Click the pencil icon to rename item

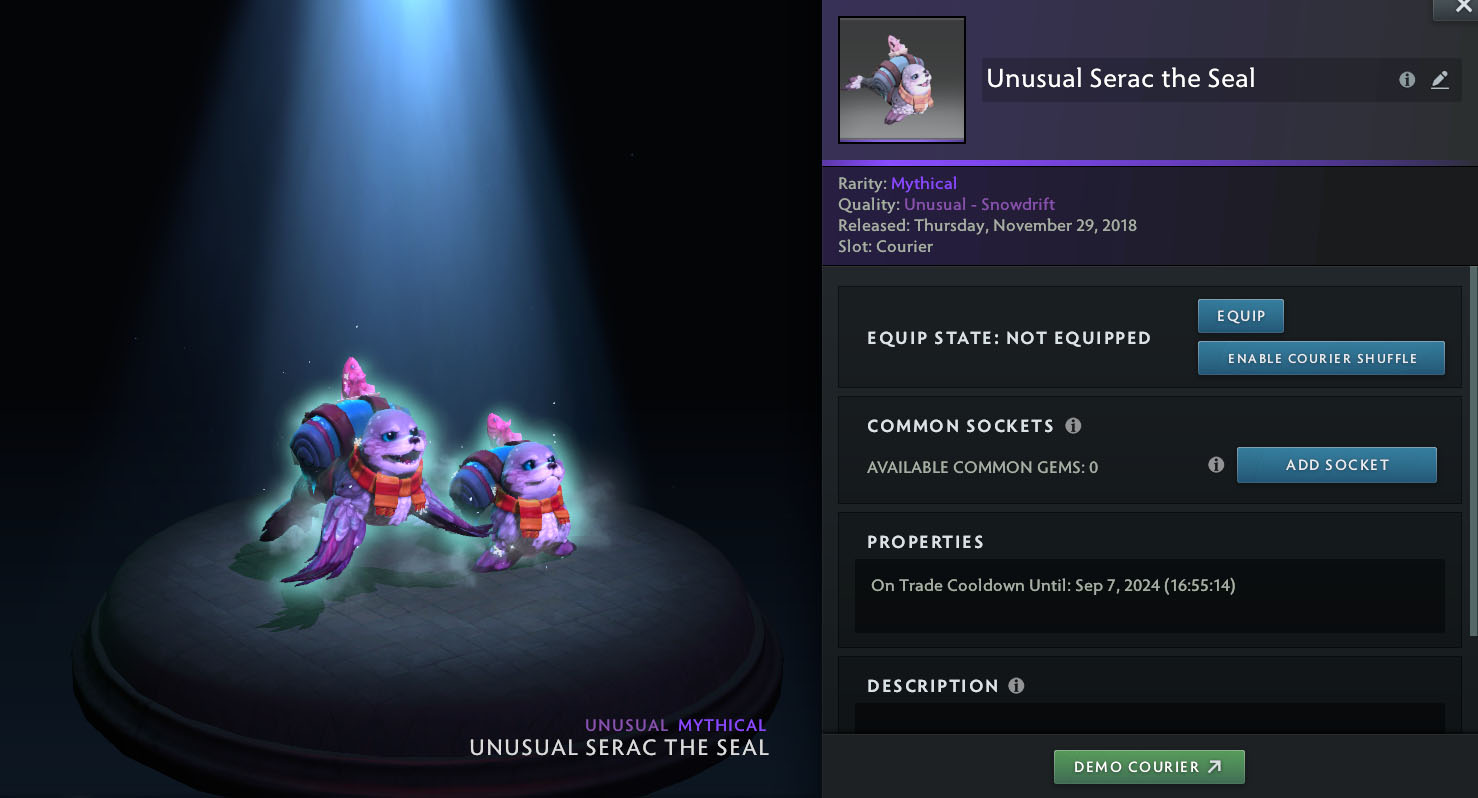(1440, 80)
